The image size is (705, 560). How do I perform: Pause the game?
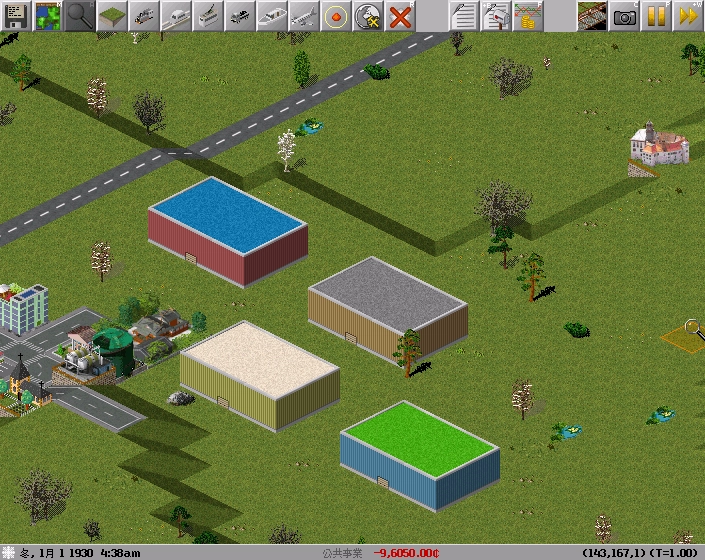tap(656, 15)
